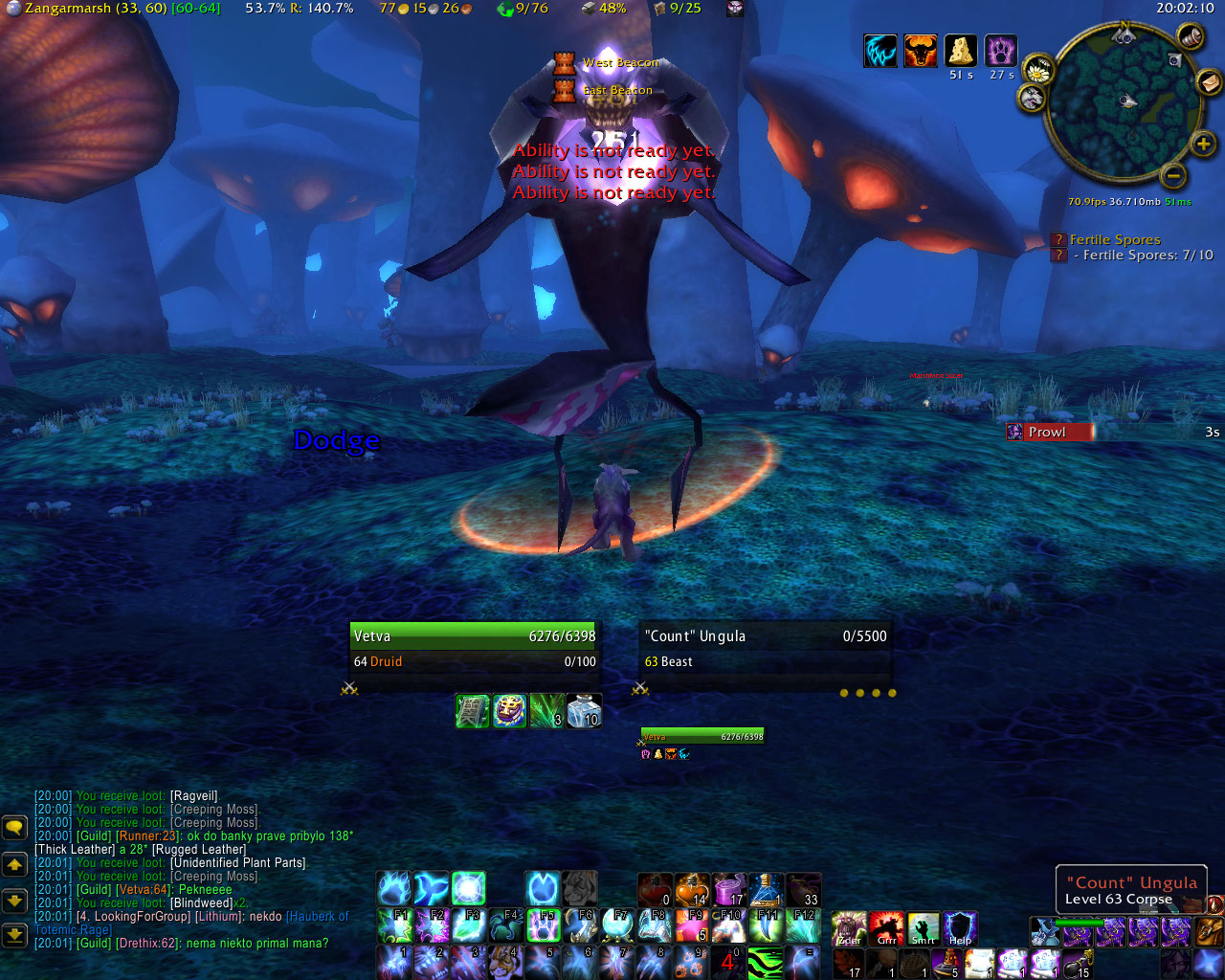
Task: Open the mail envelope icon on the minimap
Action: point(1209,81)
